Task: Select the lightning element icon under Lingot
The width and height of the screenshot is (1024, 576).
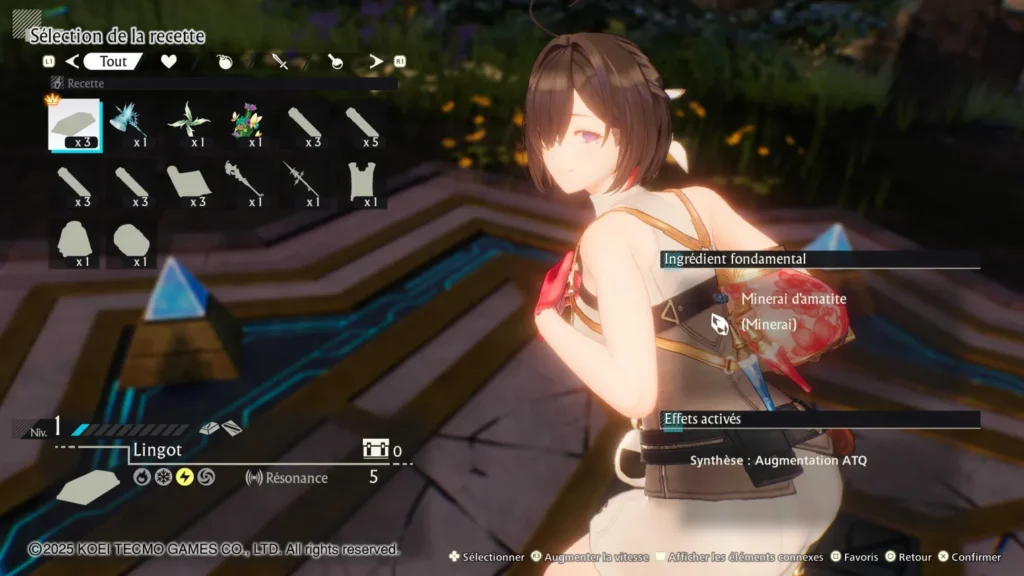Action: [x=185, y=477]
